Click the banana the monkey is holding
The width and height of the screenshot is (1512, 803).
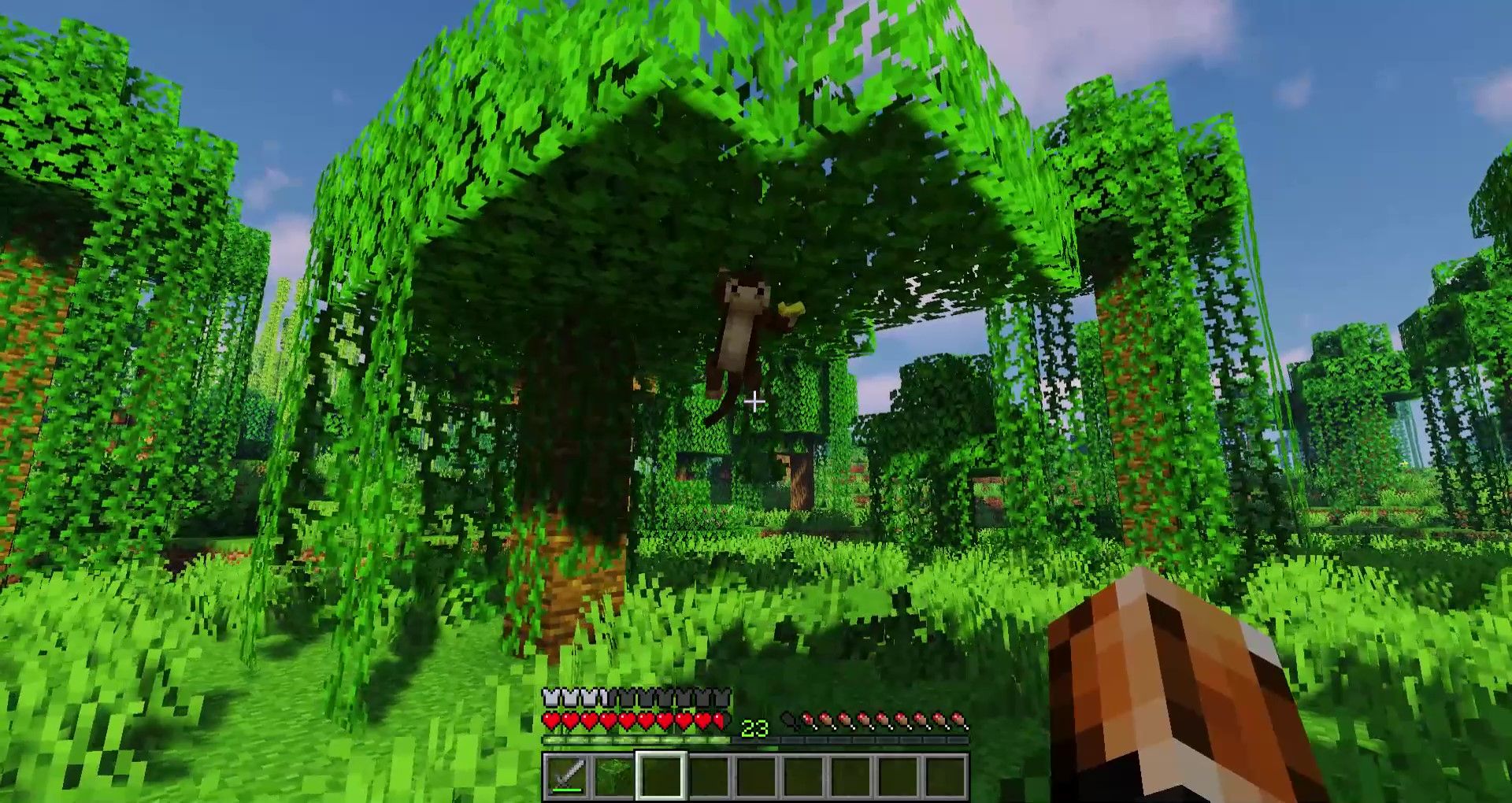click(x=790, y=307)
